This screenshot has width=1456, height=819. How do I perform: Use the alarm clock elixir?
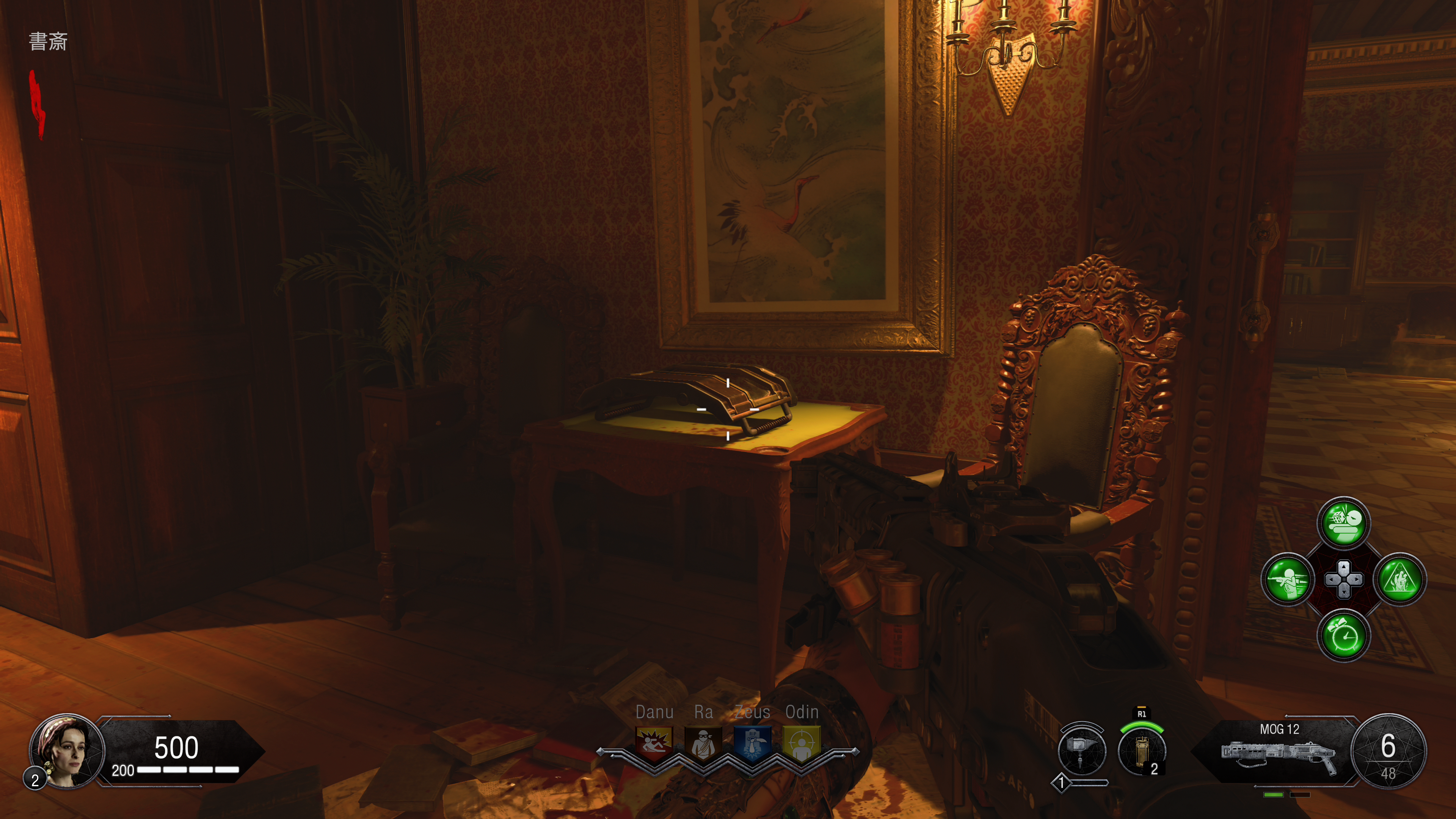coord(1343,636)
